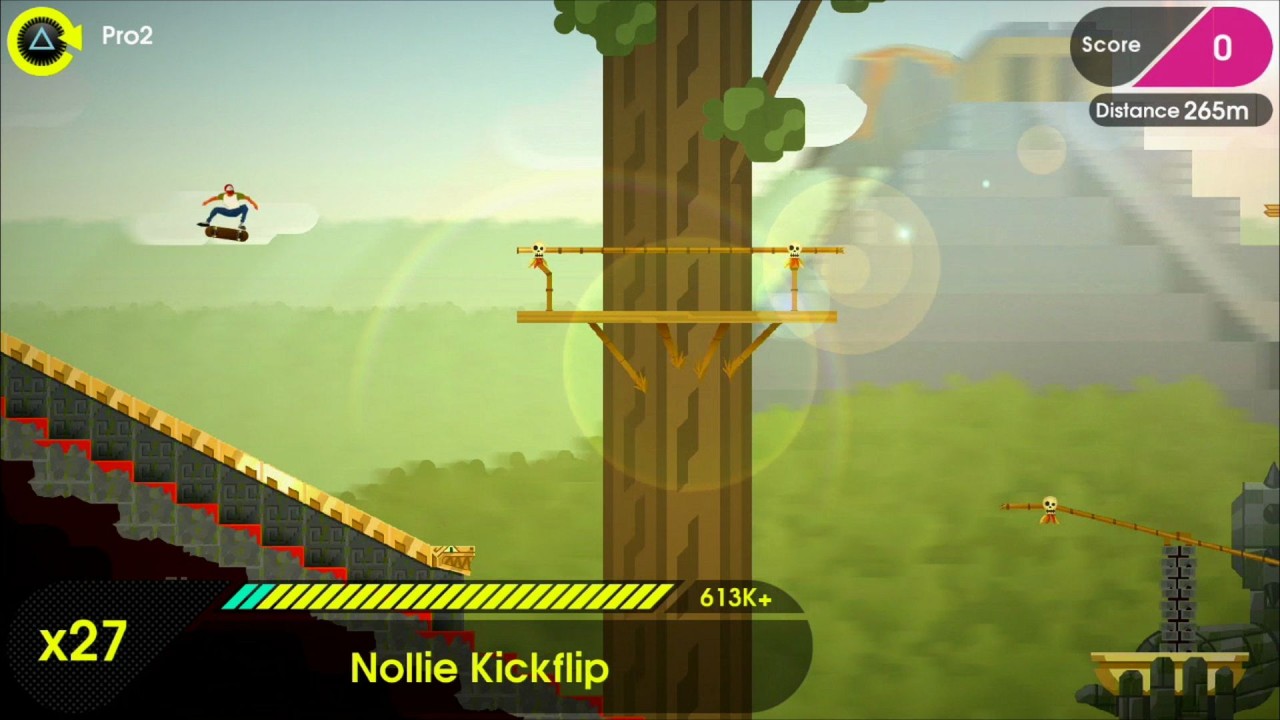Click the skater performing the trick

click(x=228, y=205)
